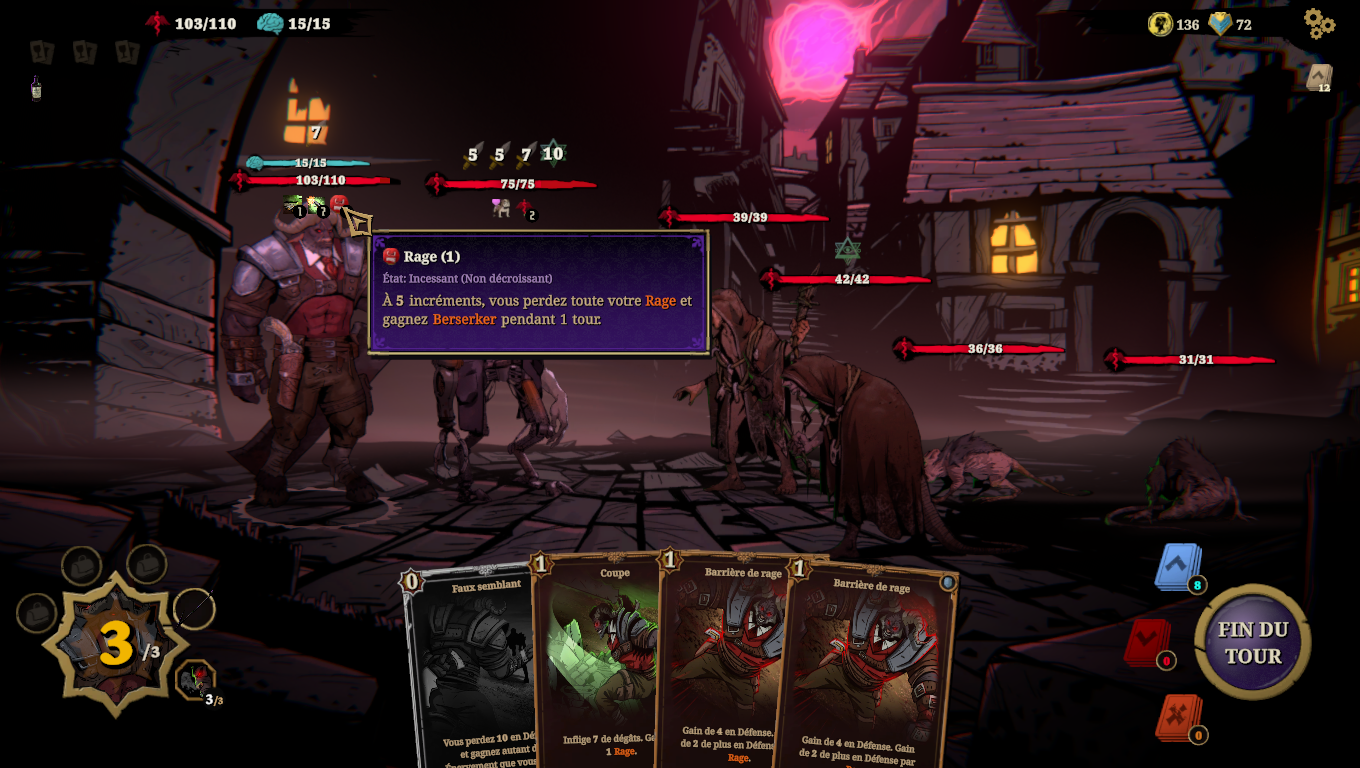Open the full deck icon showing 12
This screenshot has width=1360, height=768.
pos(1319,77)
